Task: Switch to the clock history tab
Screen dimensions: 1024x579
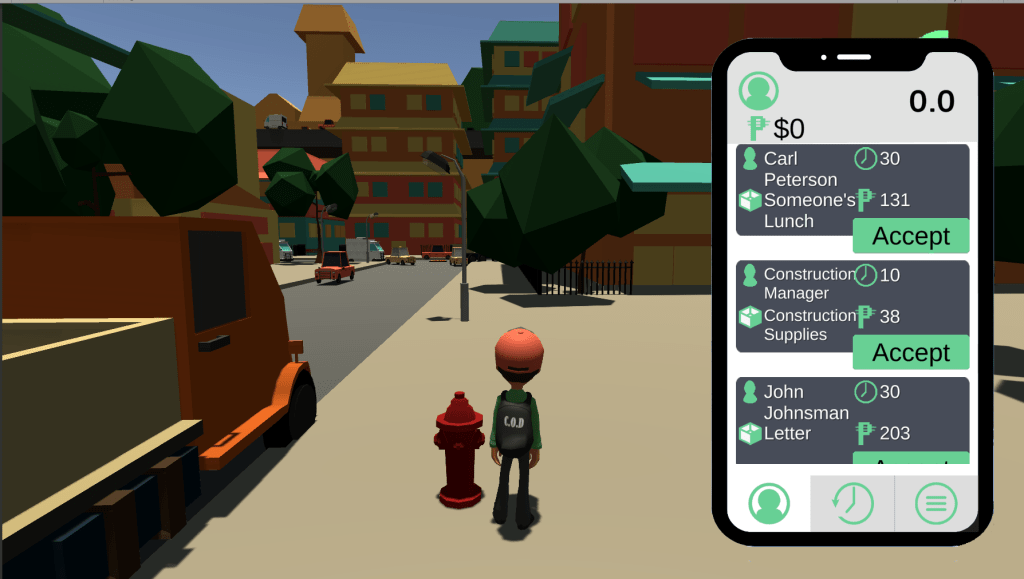Action: (x=851, y=503)
